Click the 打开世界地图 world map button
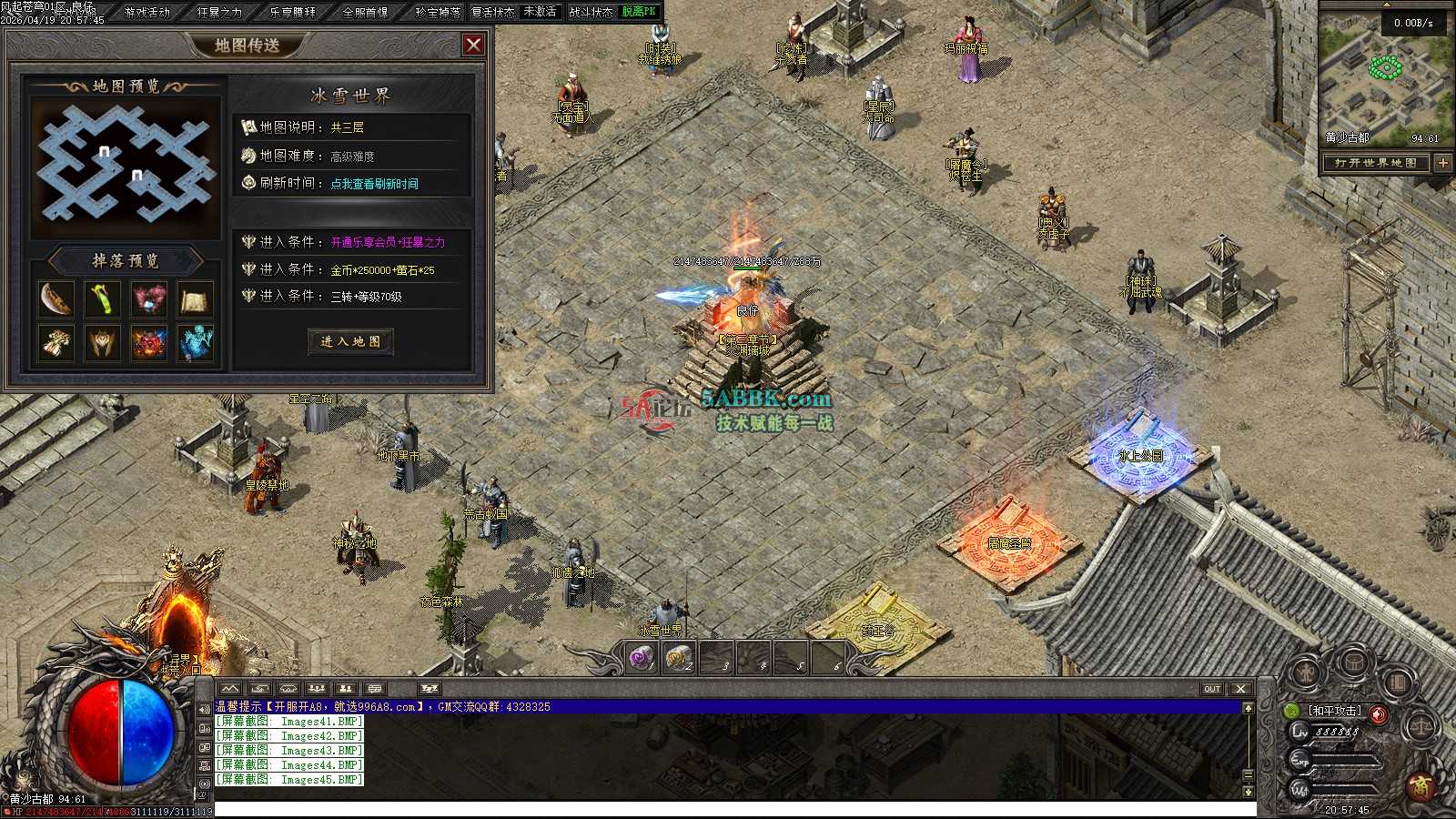1456x819 pixels. tap(1376, 163)
